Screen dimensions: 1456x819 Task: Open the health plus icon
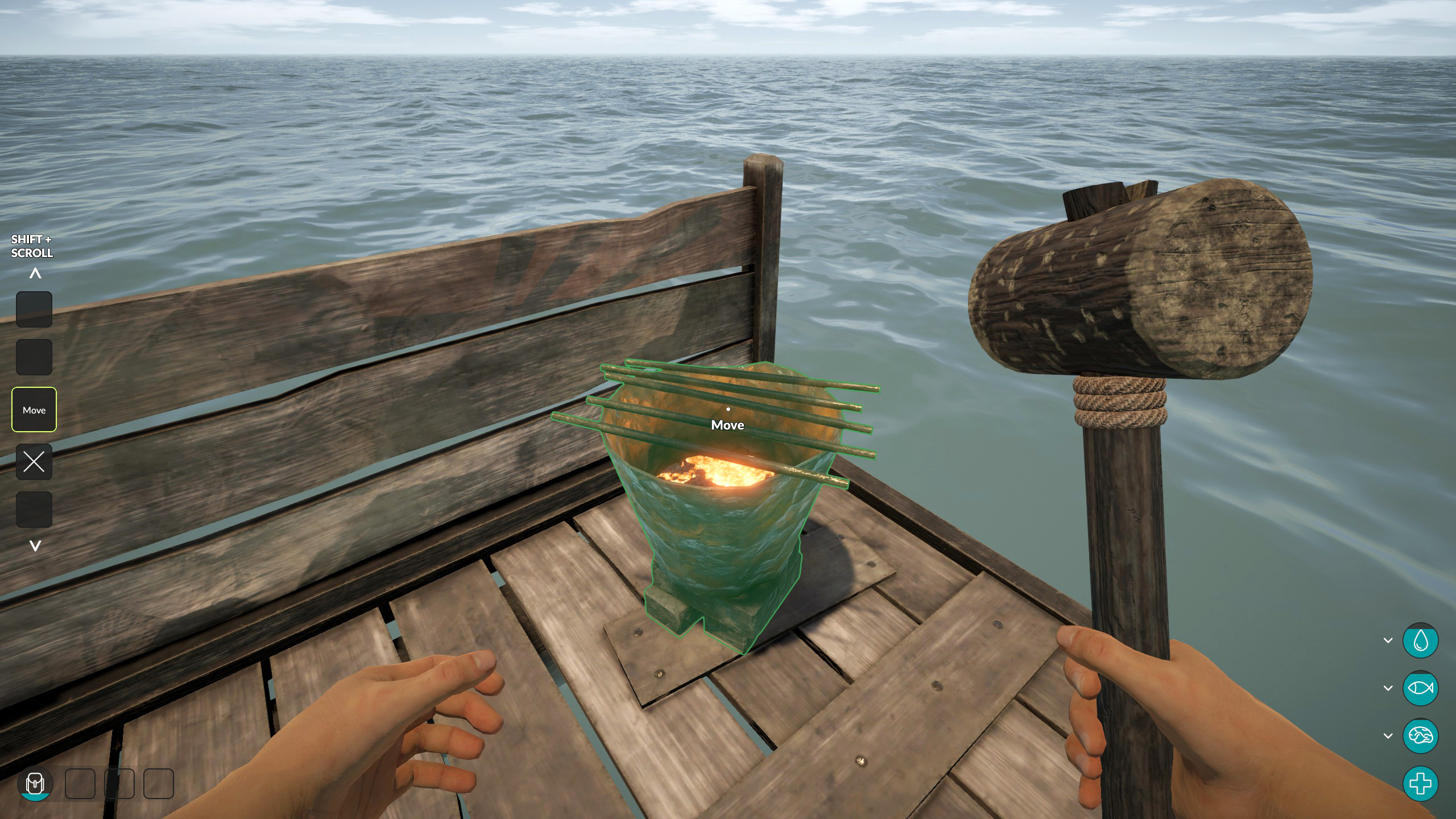click(x=1420, y=784)
